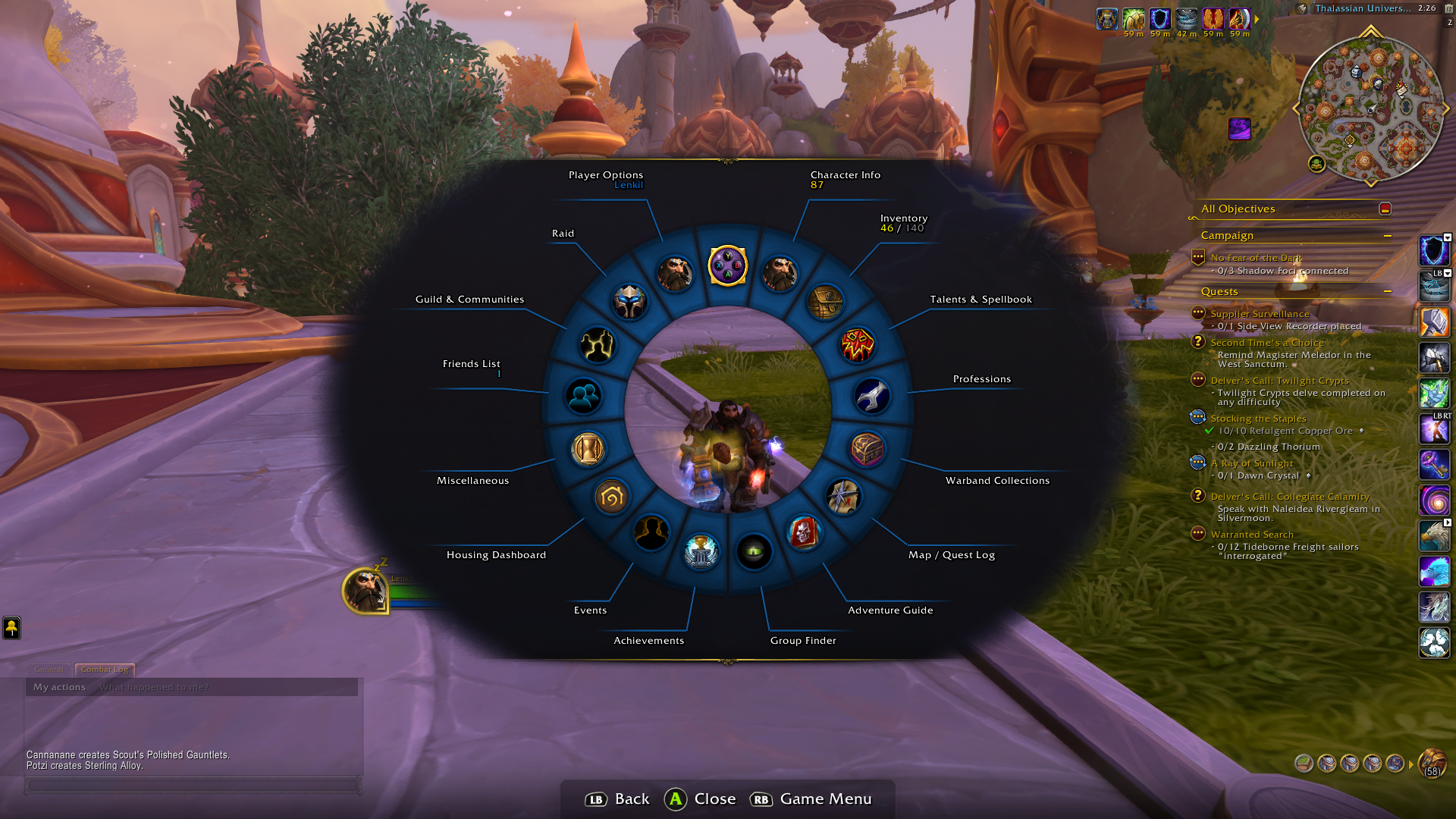Select the Guild & Communities icon
Image resolution: width=1456 pixels, height=819 pixels.
598,346
